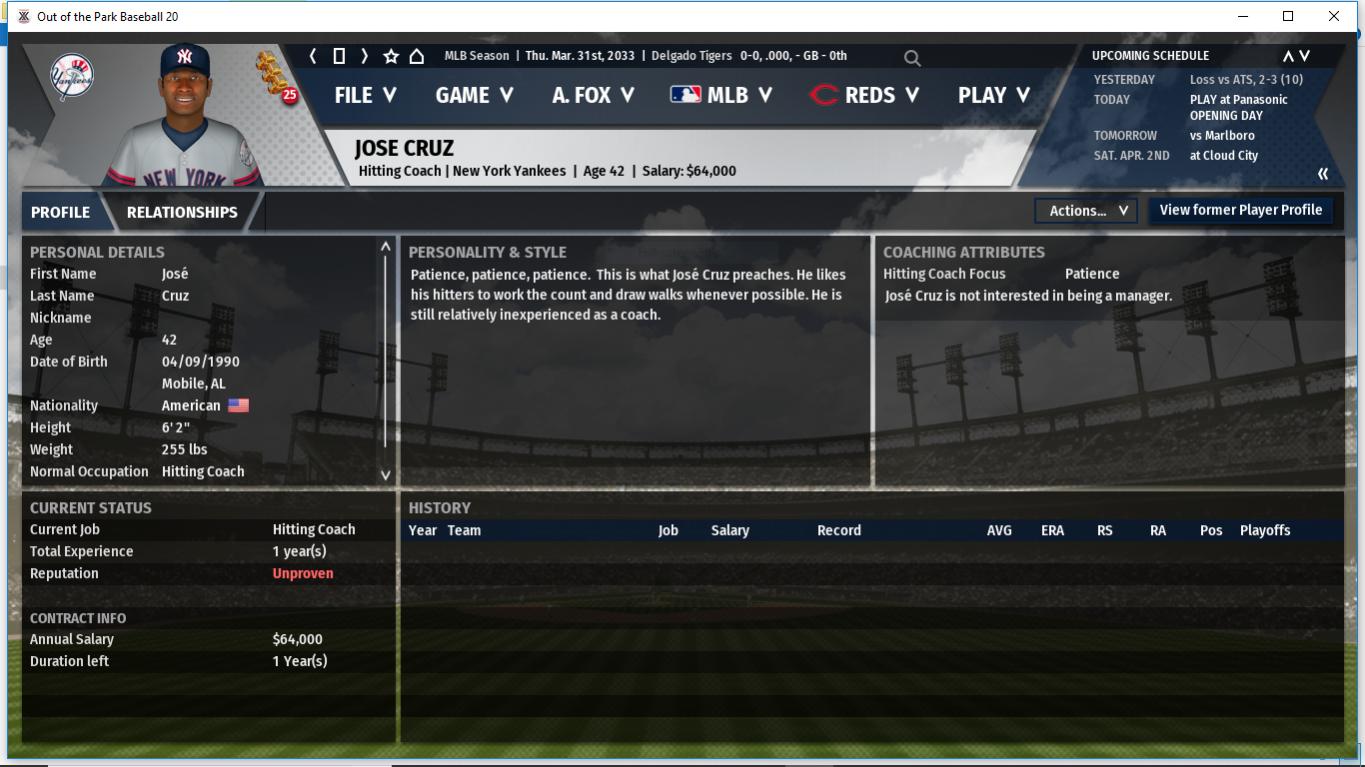
Task: Collapse the upcoming schedule panel
Action: (x=1323, y=174)
